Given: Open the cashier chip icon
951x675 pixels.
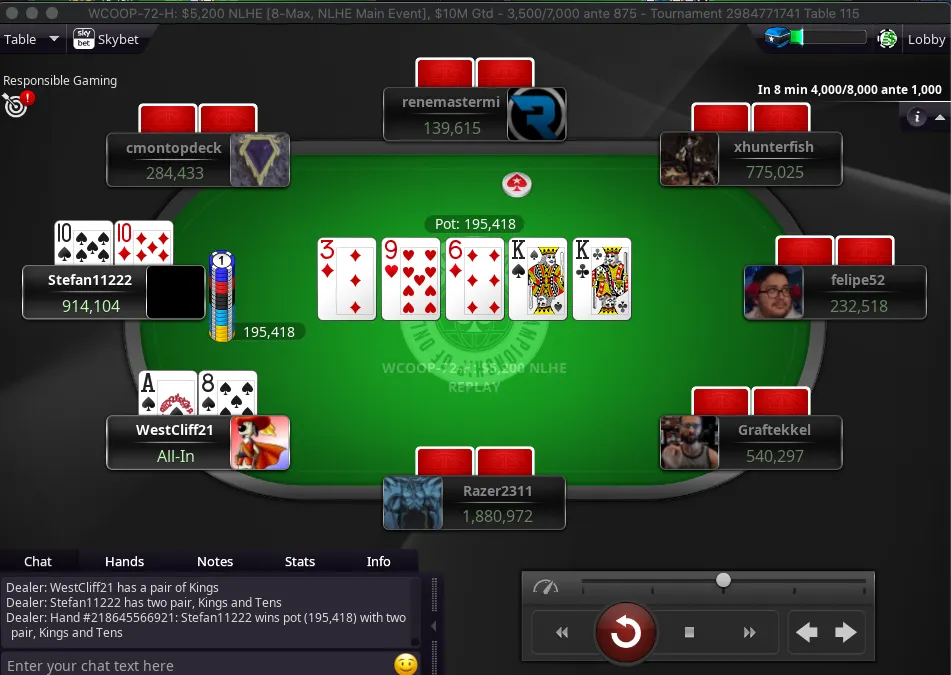Looking at the screenshot, I should [887, 39].
